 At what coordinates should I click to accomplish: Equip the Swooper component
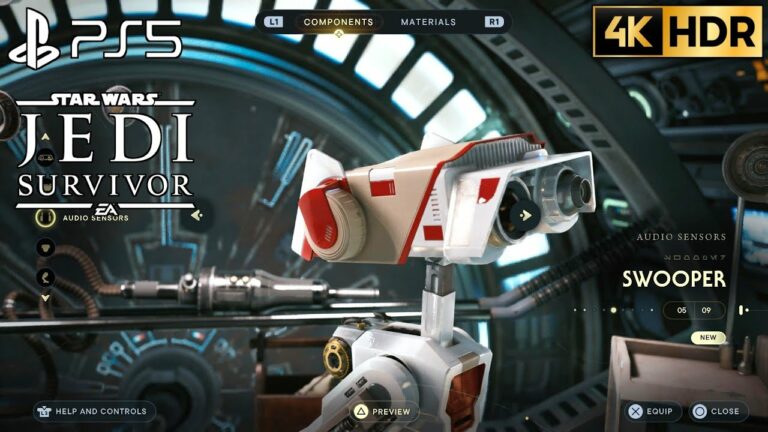tap(654, 411)
